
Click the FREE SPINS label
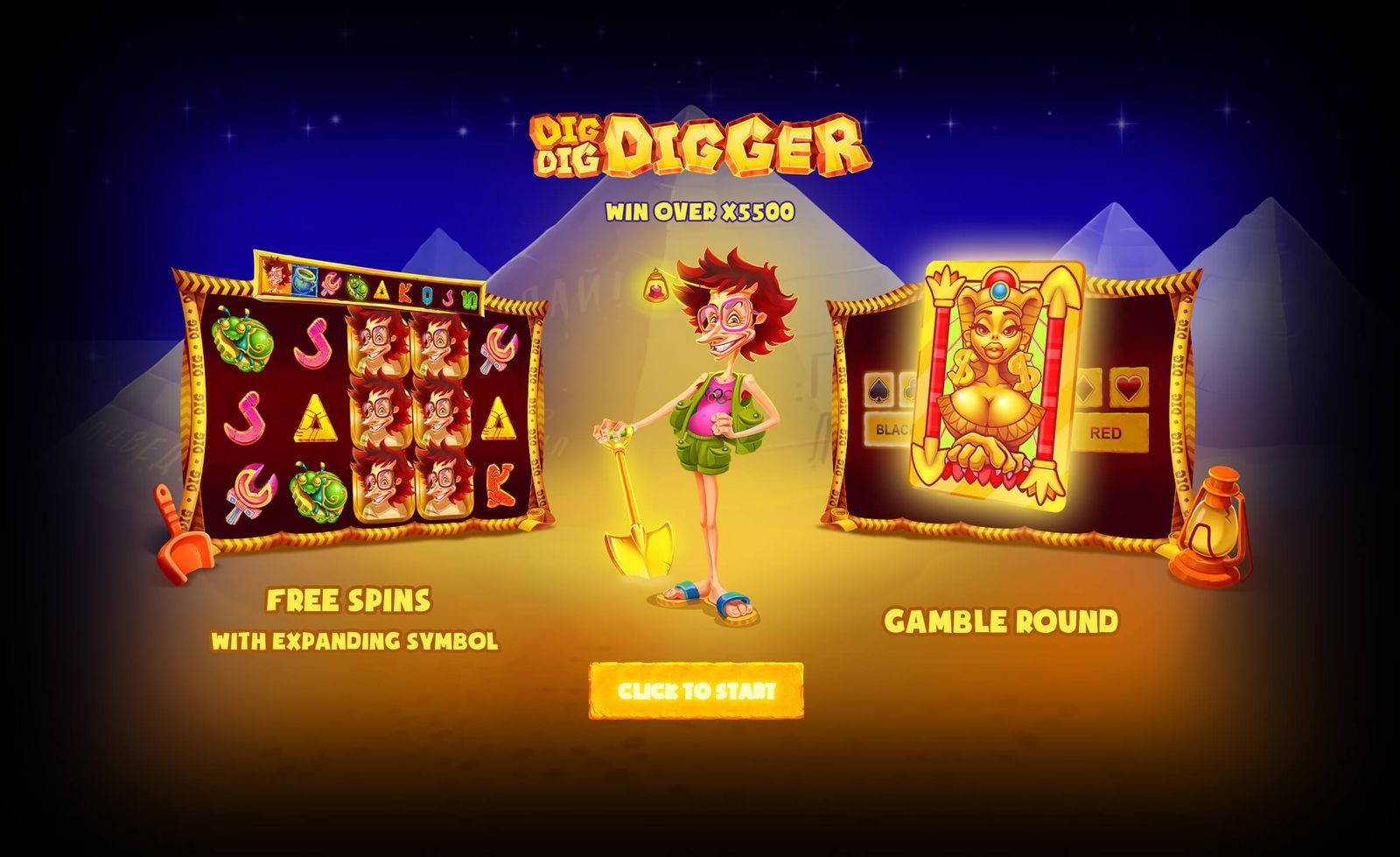350,600
